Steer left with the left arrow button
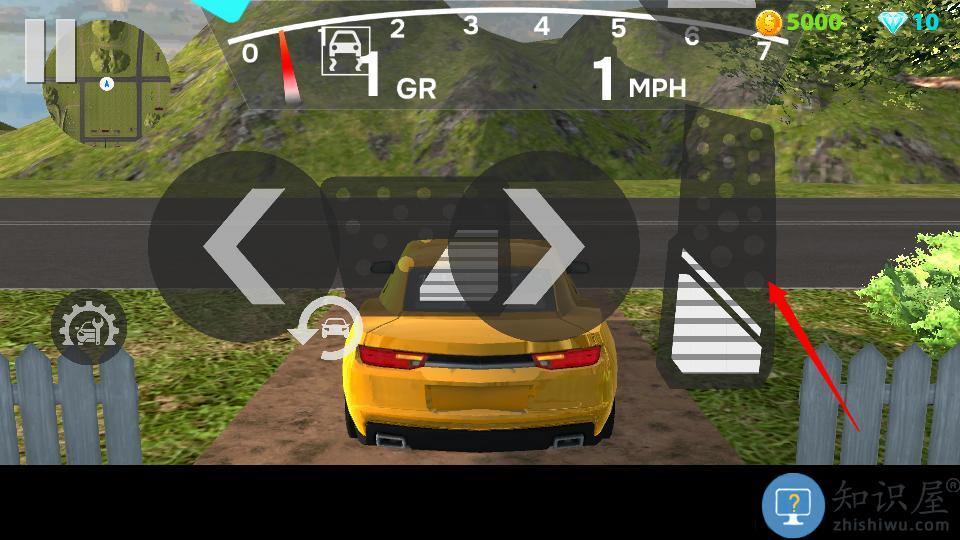 pos(243,246)
